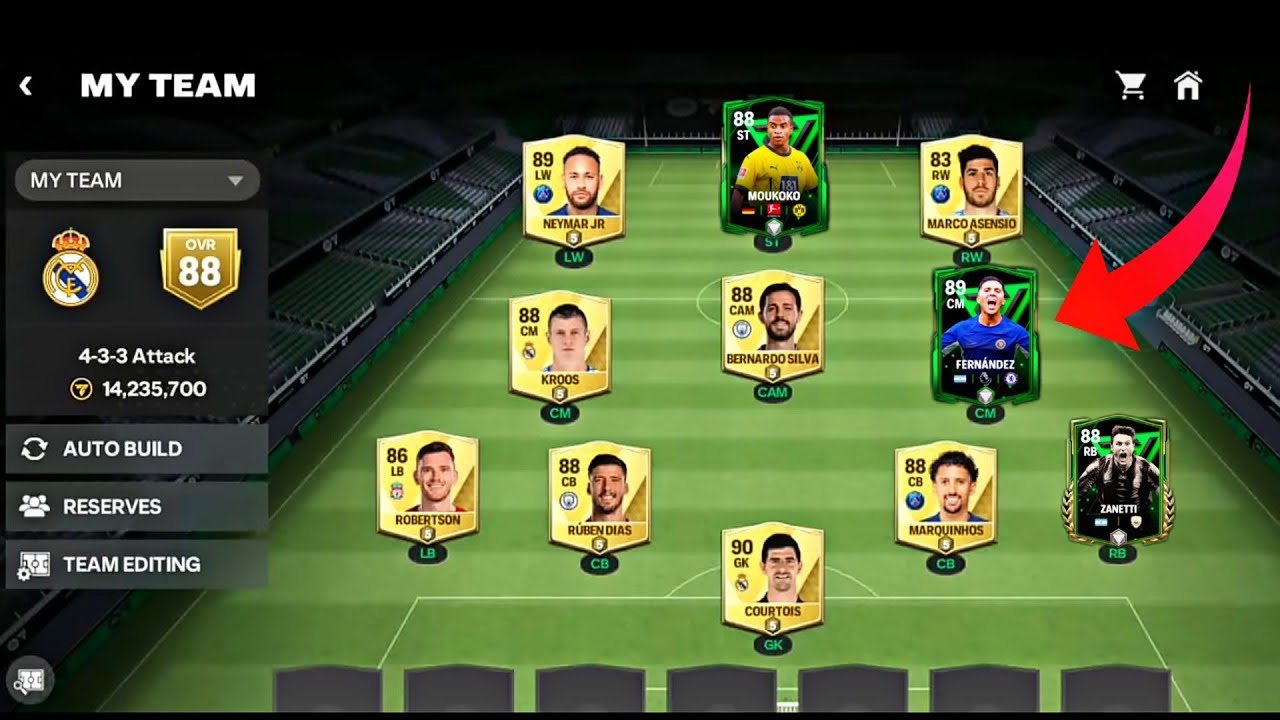The image size is (1280, 720).
Task: Open the MY TEAM dropdown selector
Action: 136,180
